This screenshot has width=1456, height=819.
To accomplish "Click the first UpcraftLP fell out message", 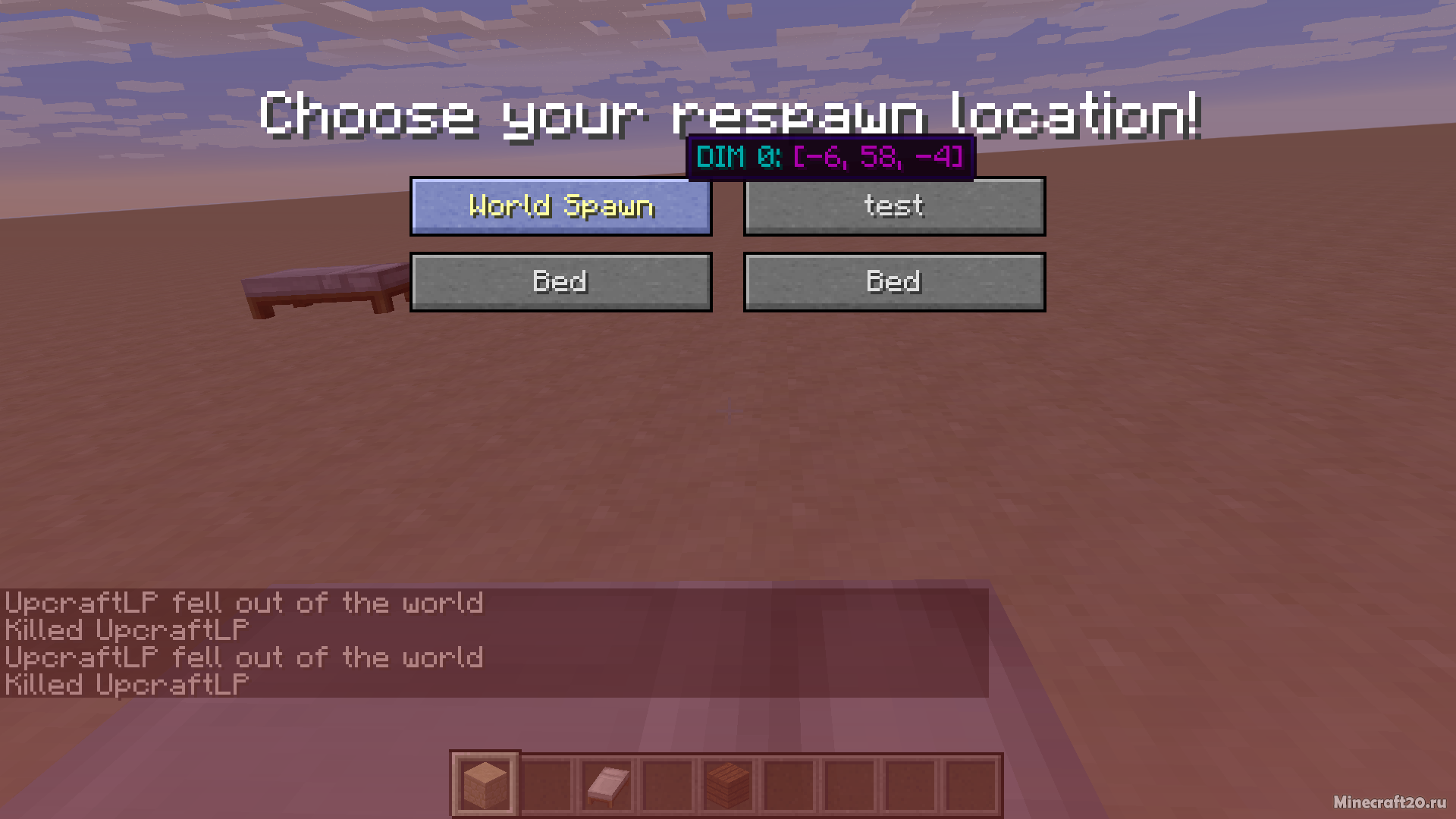I will pos(243,603).
